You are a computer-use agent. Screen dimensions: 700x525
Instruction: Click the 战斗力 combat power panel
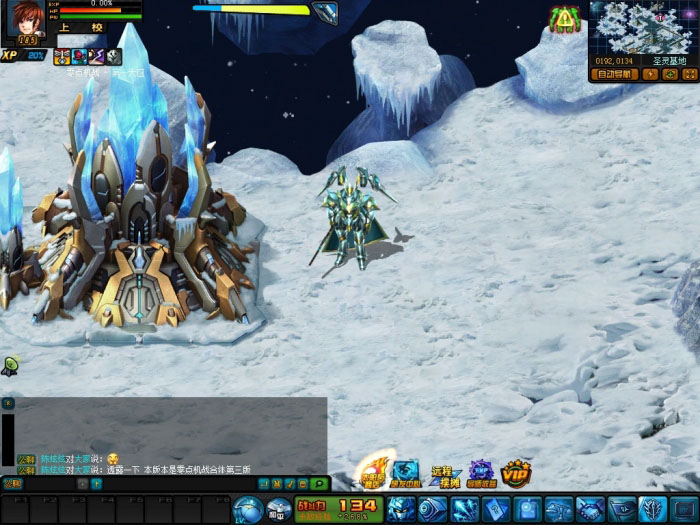click(337, 509)
